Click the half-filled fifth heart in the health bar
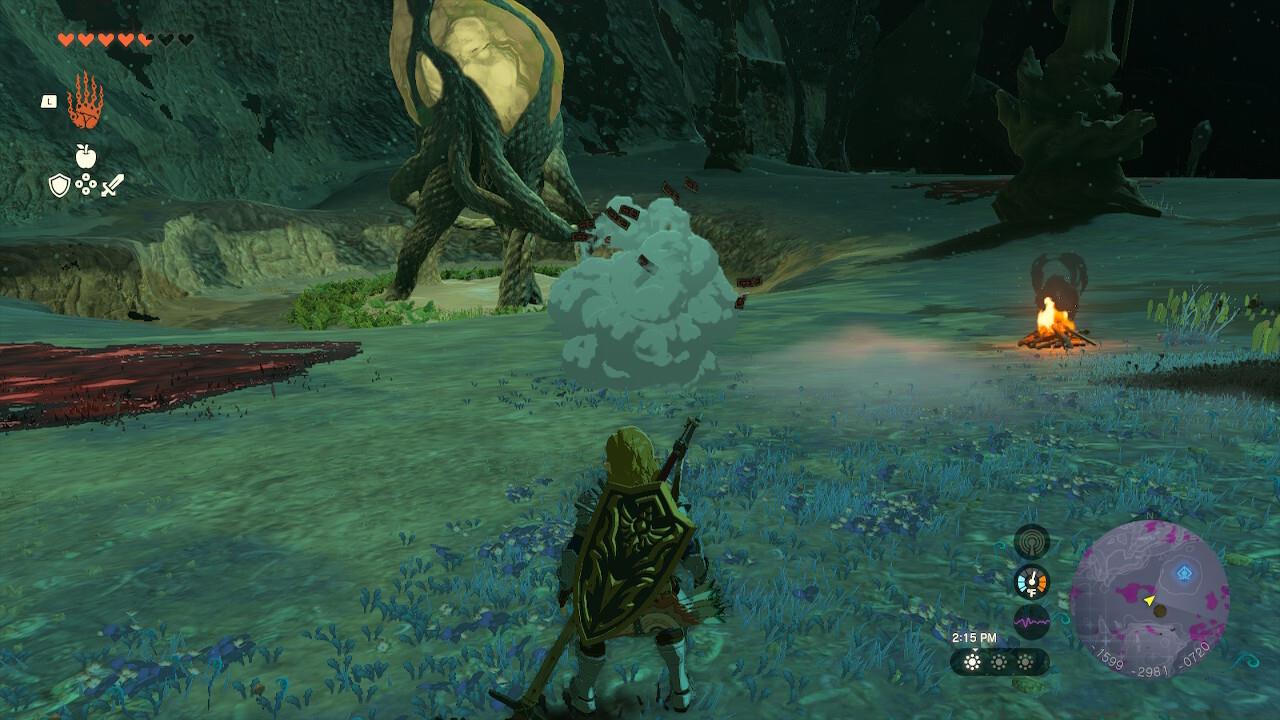The image size is (1280, 720). (x=144, y=39)
